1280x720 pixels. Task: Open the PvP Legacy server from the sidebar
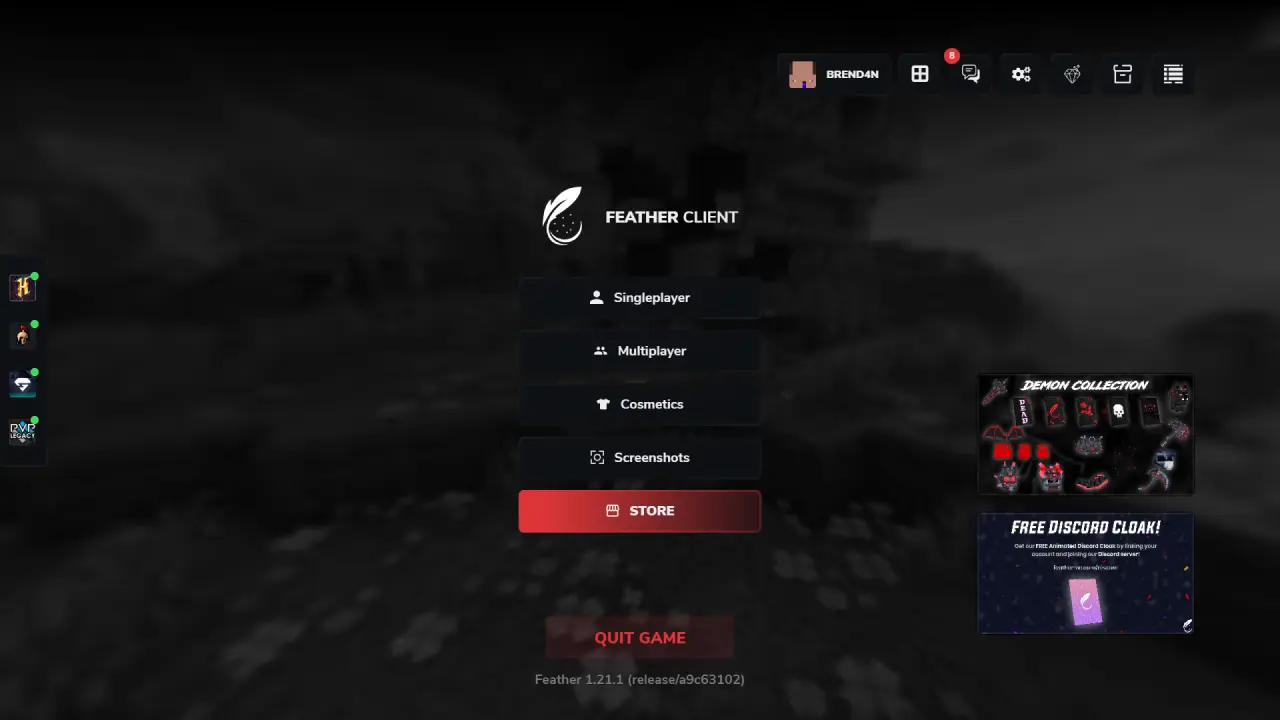(22, 431)
